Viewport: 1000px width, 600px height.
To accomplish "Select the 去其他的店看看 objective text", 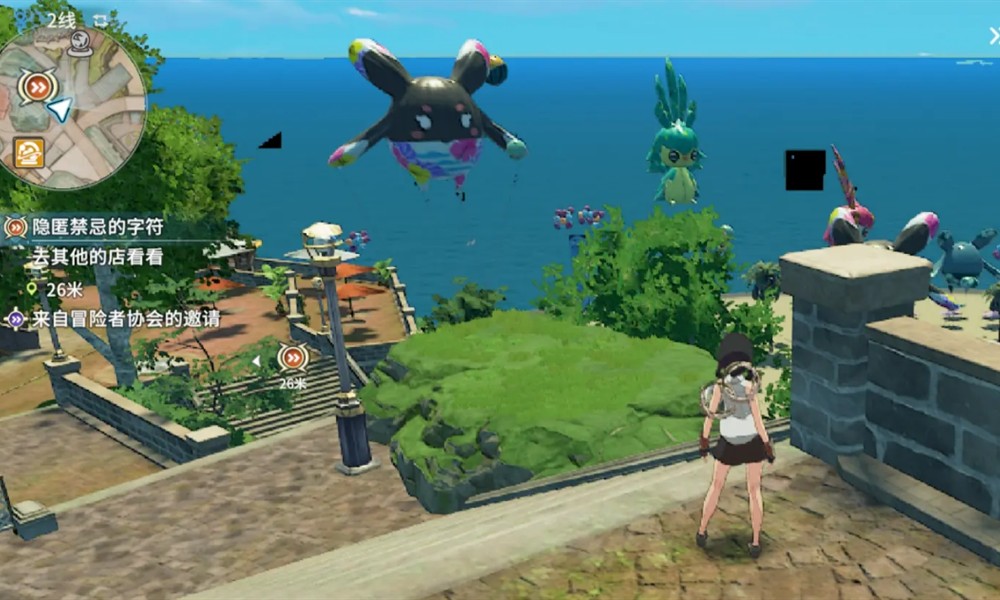I will tap(97, 256).
